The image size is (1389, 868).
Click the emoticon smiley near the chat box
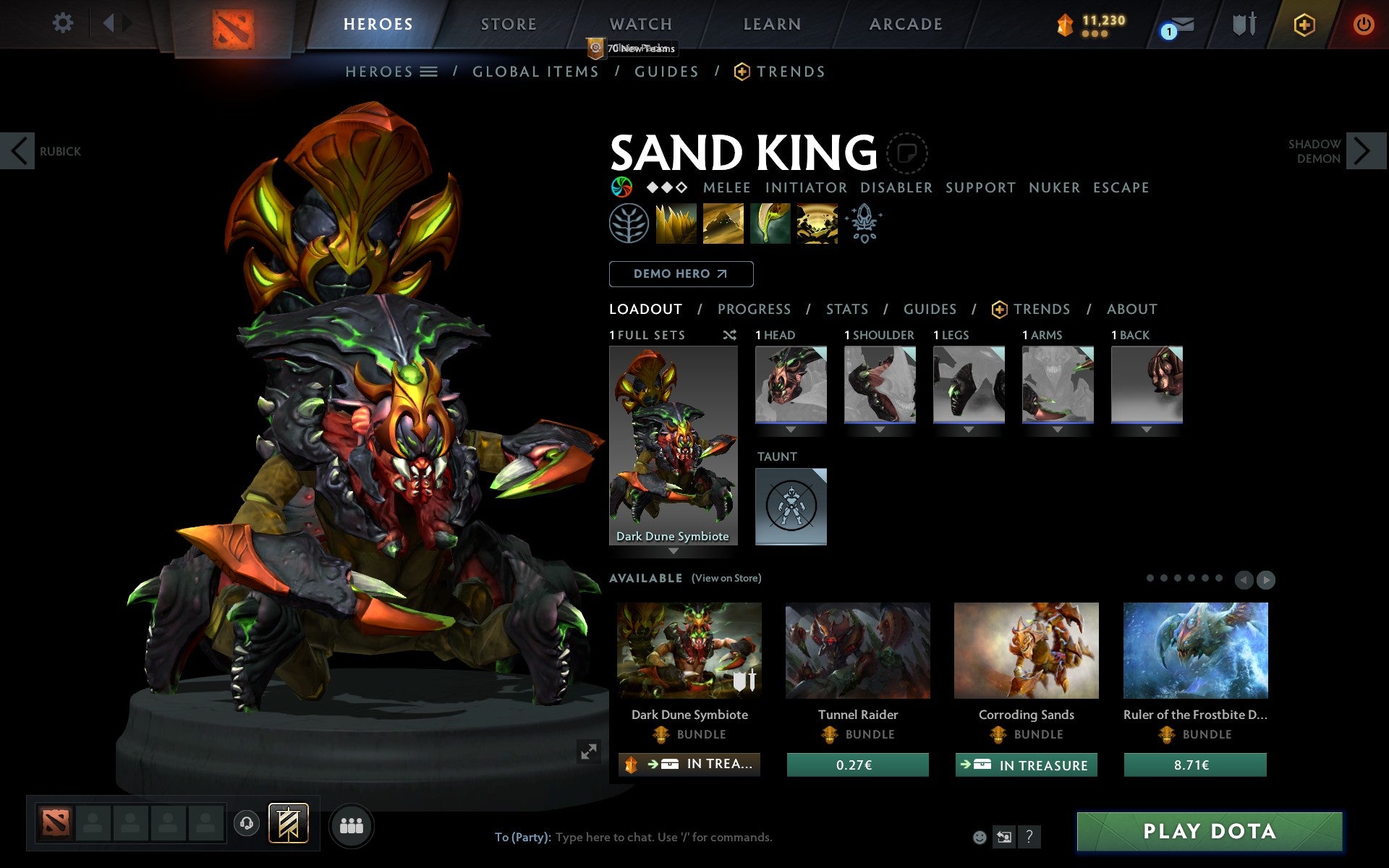980,837
